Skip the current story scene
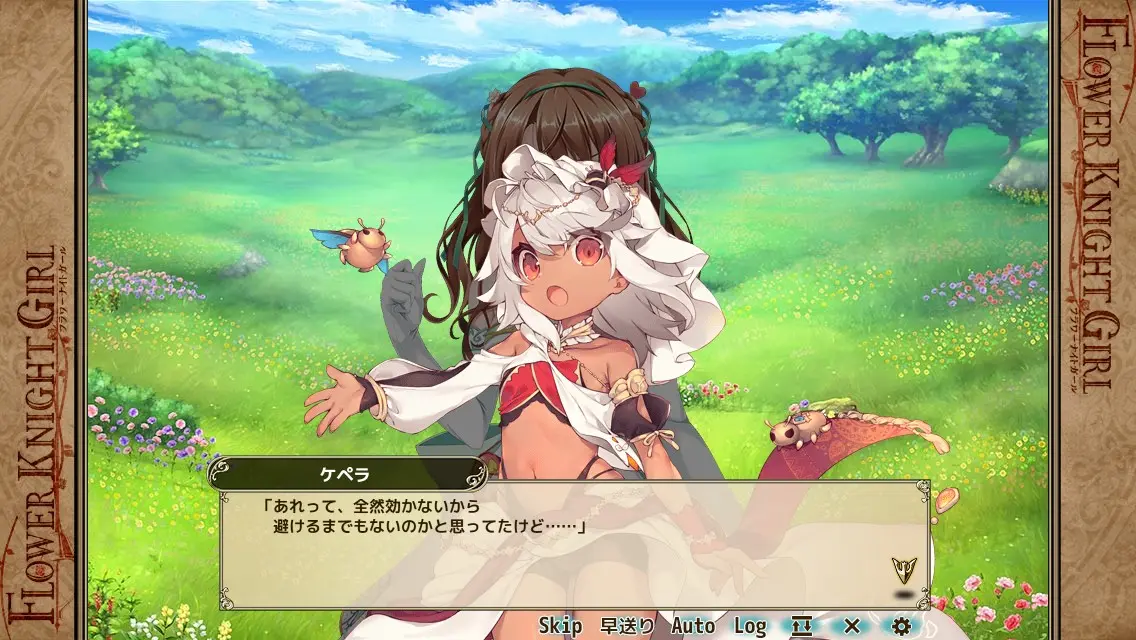This screenshot has width=1136, height=640. point(560,626)
